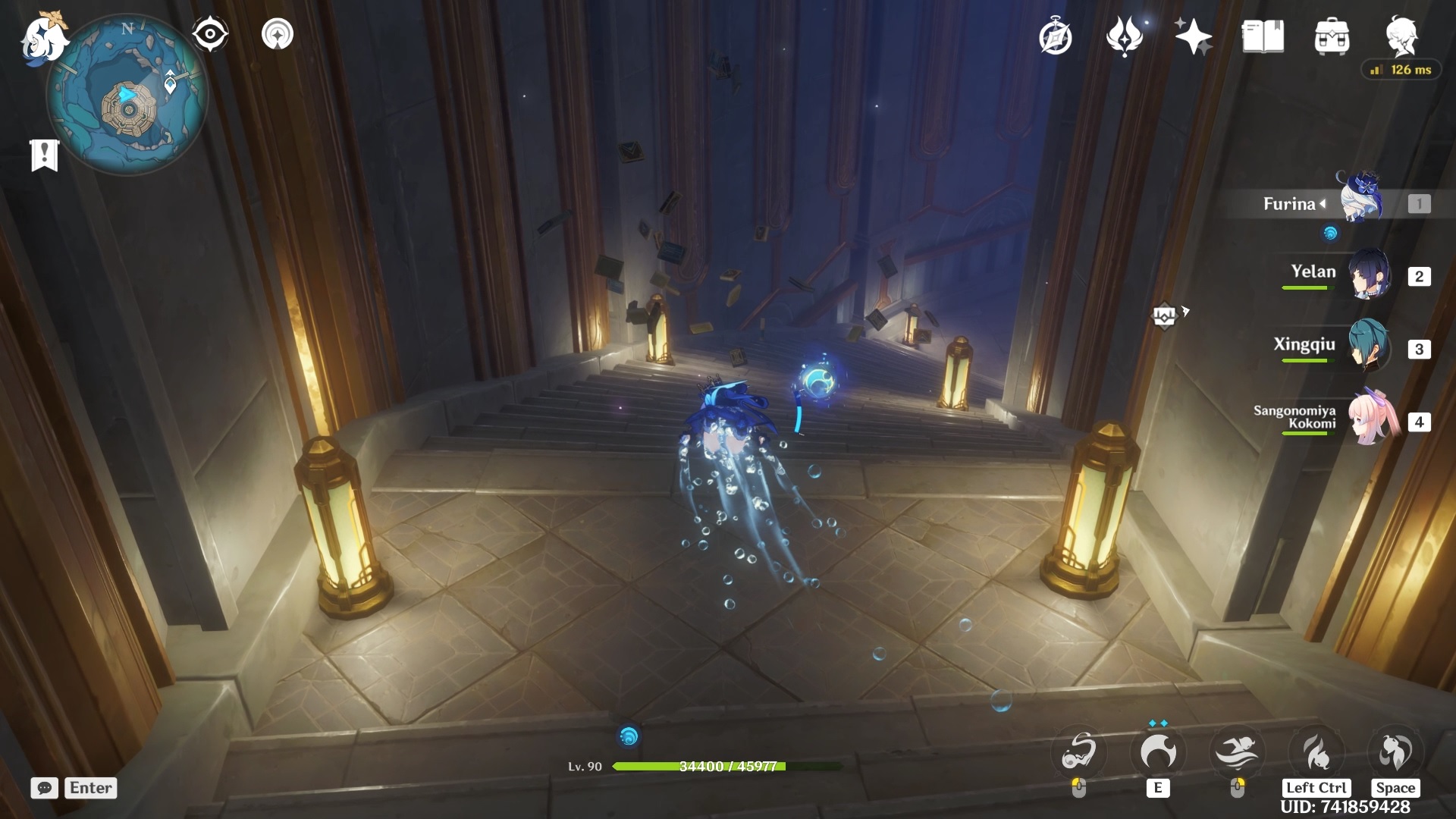
Task: Activate the swim sprint icon
Action: 1237,752
